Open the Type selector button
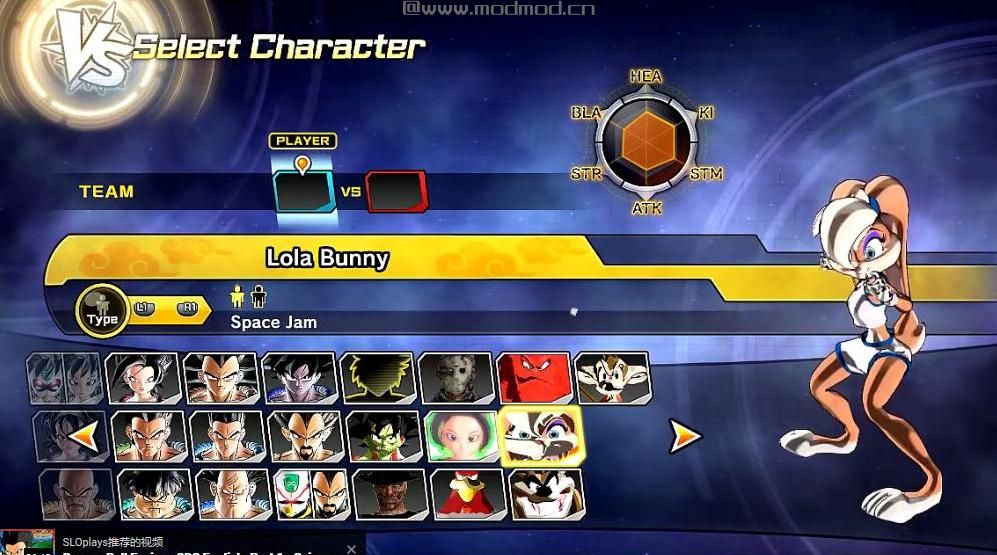997x555 pixels. (x=102, y=312)
